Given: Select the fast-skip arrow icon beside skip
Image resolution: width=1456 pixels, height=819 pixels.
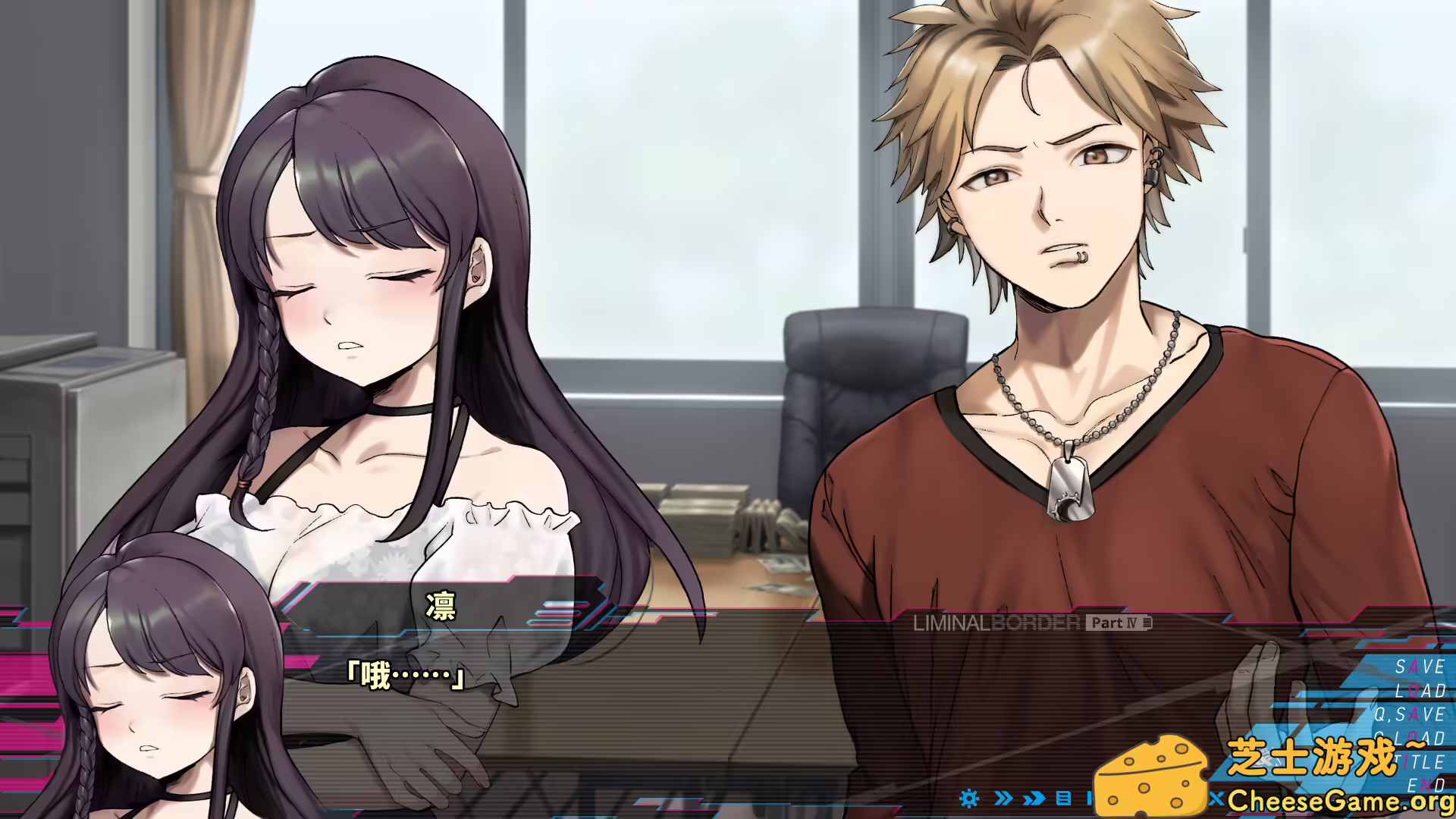Looking at the screenshot, I should click(1033, 799).
